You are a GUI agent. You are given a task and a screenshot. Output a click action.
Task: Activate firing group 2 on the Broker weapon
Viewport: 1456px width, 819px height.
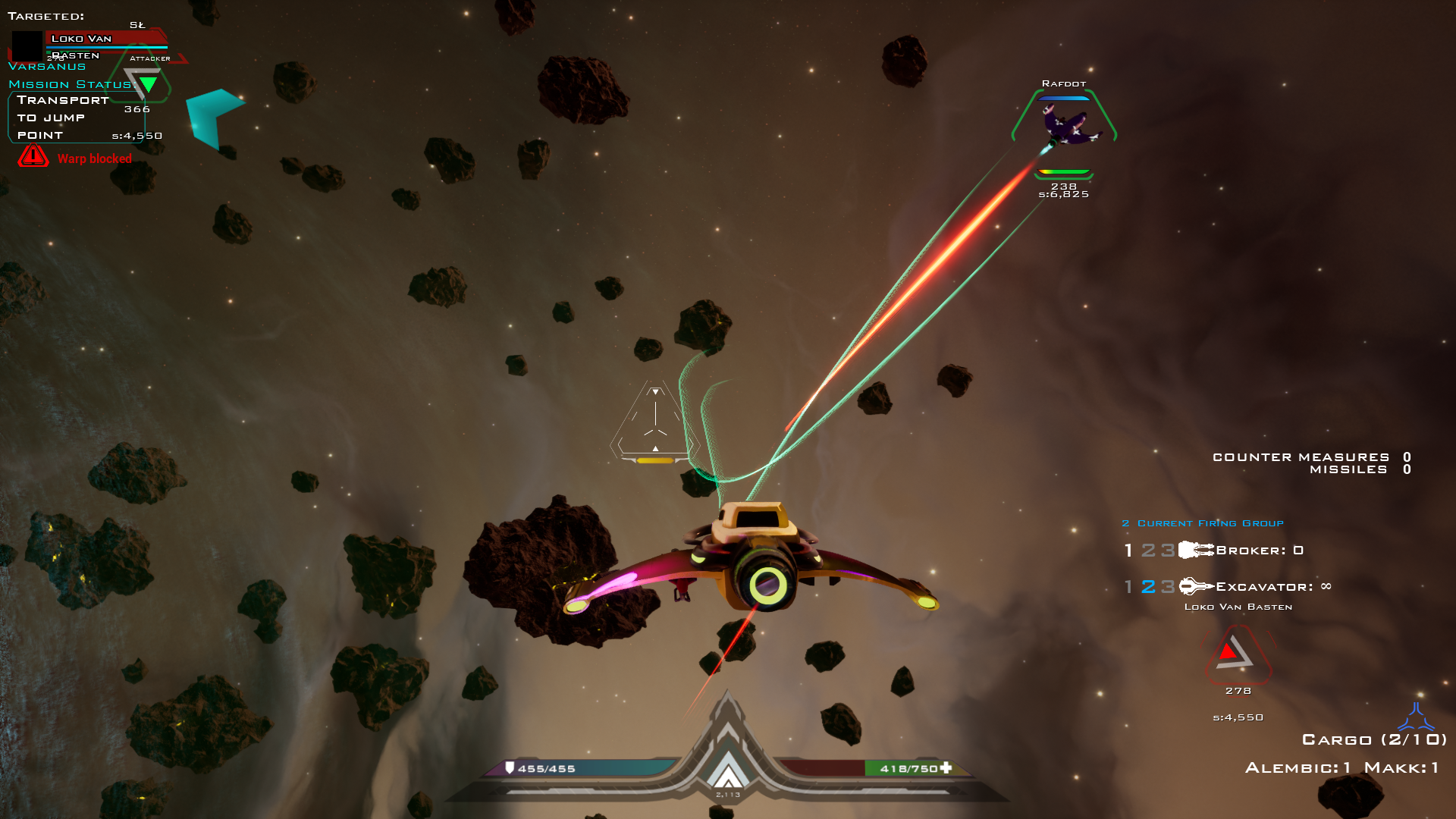(1148, 549)
